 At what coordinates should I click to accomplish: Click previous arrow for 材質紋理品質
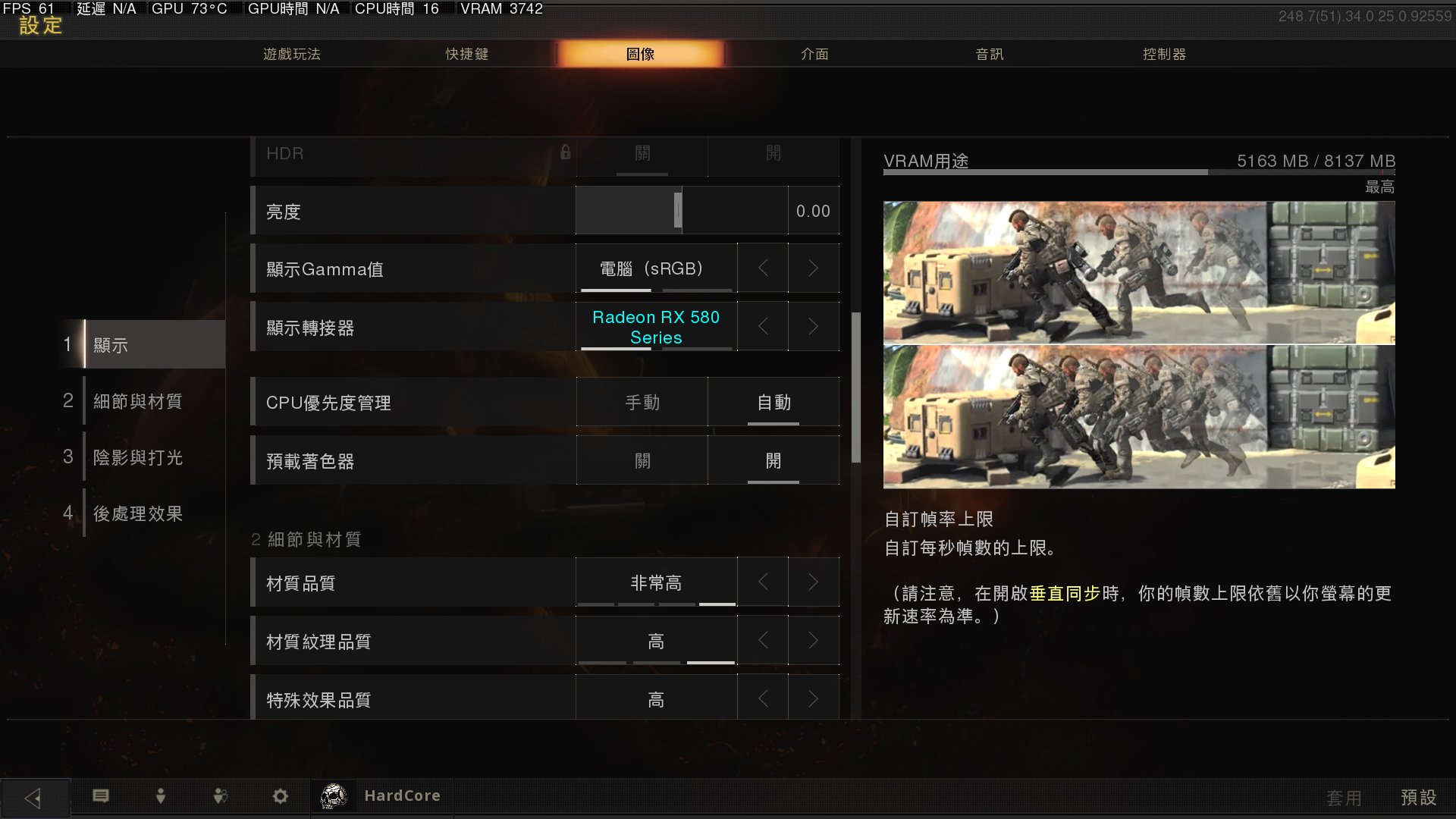(x=762, y=640)
